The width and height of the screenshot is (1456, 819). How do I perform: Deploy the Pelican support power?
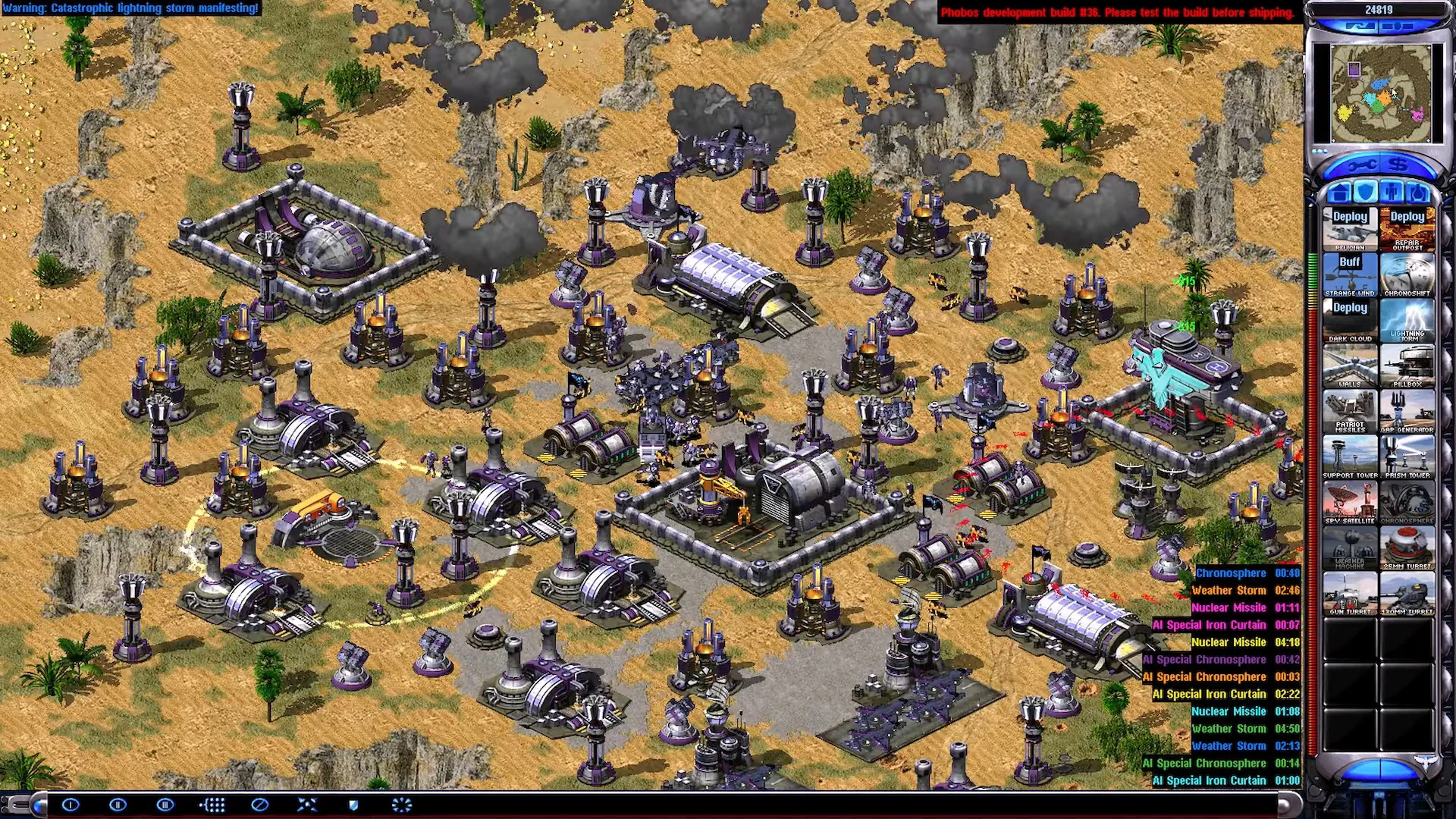(1350, 228)
